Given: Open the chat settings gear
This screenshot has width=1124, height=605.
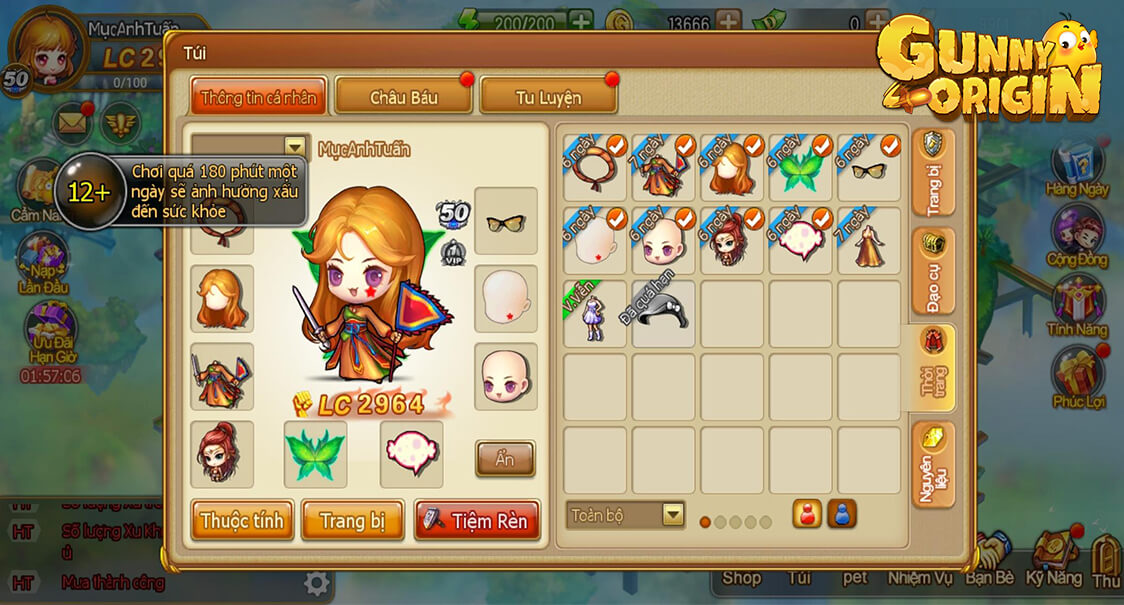Looking at the screenshot, I should 316,583.
